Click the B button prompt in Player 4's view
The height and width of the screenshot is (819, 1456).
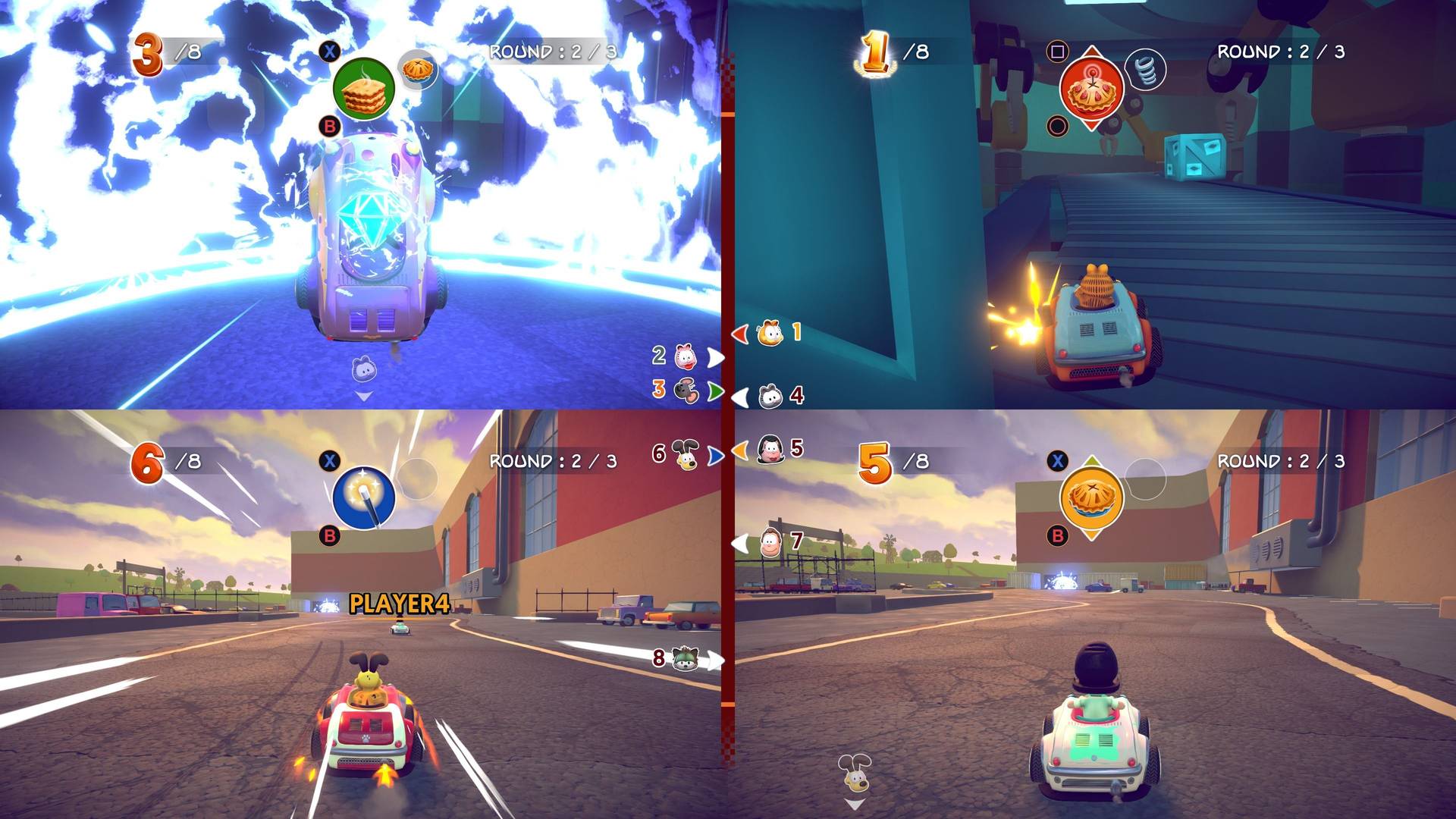point(1057,536)
